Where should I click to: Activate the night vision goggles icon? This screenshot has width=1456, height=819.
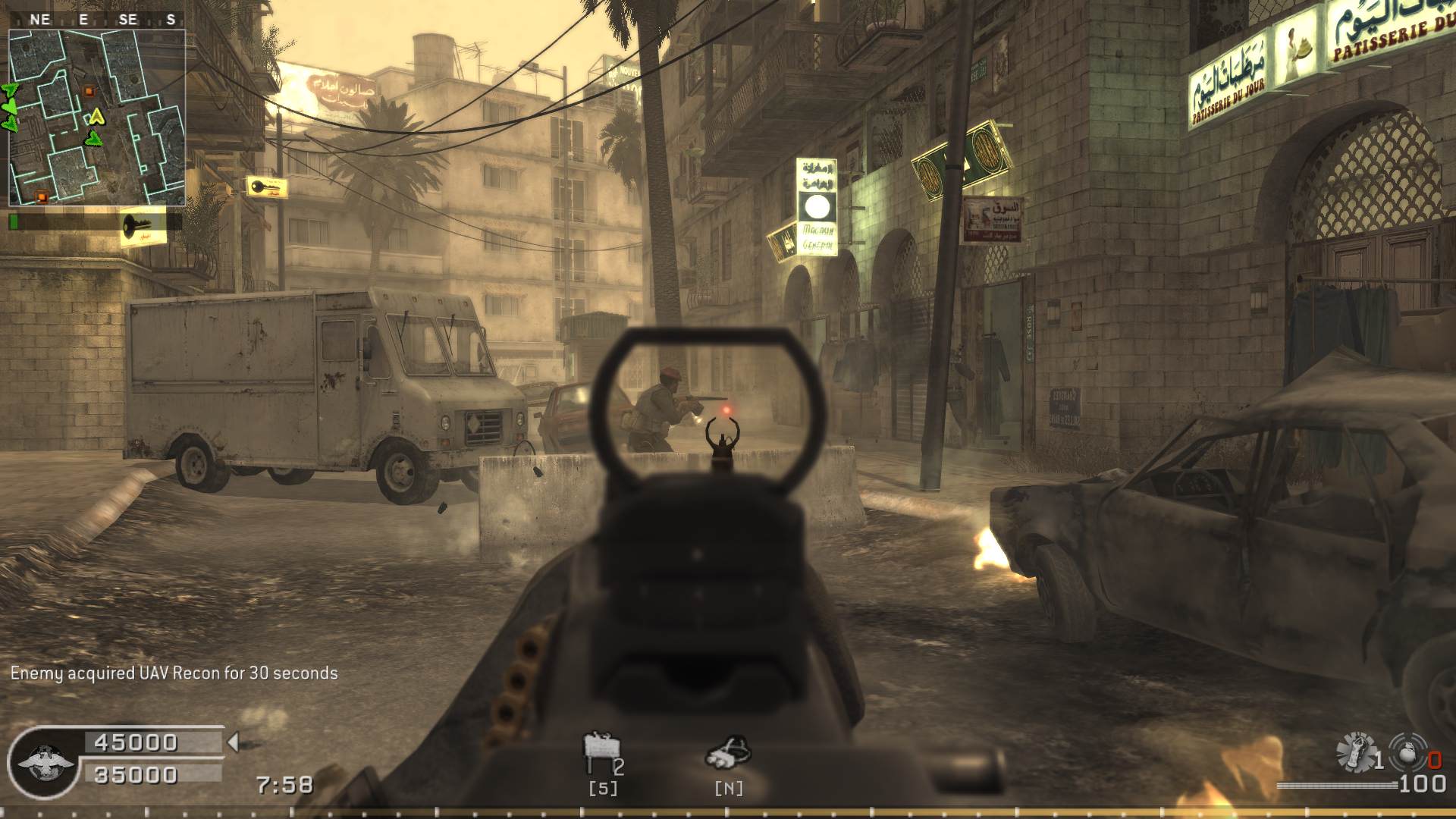[728, 752]
